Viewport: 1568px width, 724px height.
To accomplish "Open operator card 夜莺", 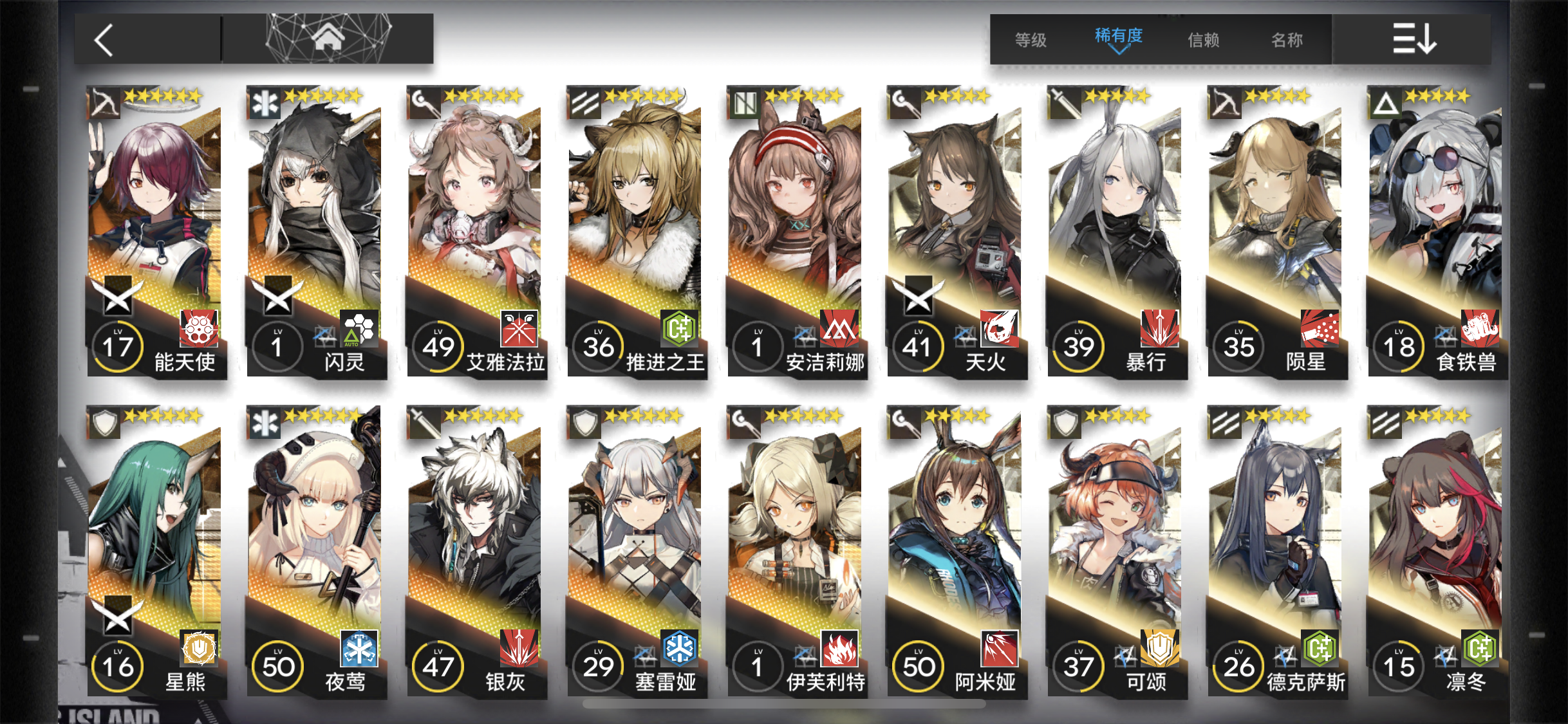I will pyautogui.click(x=315, y=552).
